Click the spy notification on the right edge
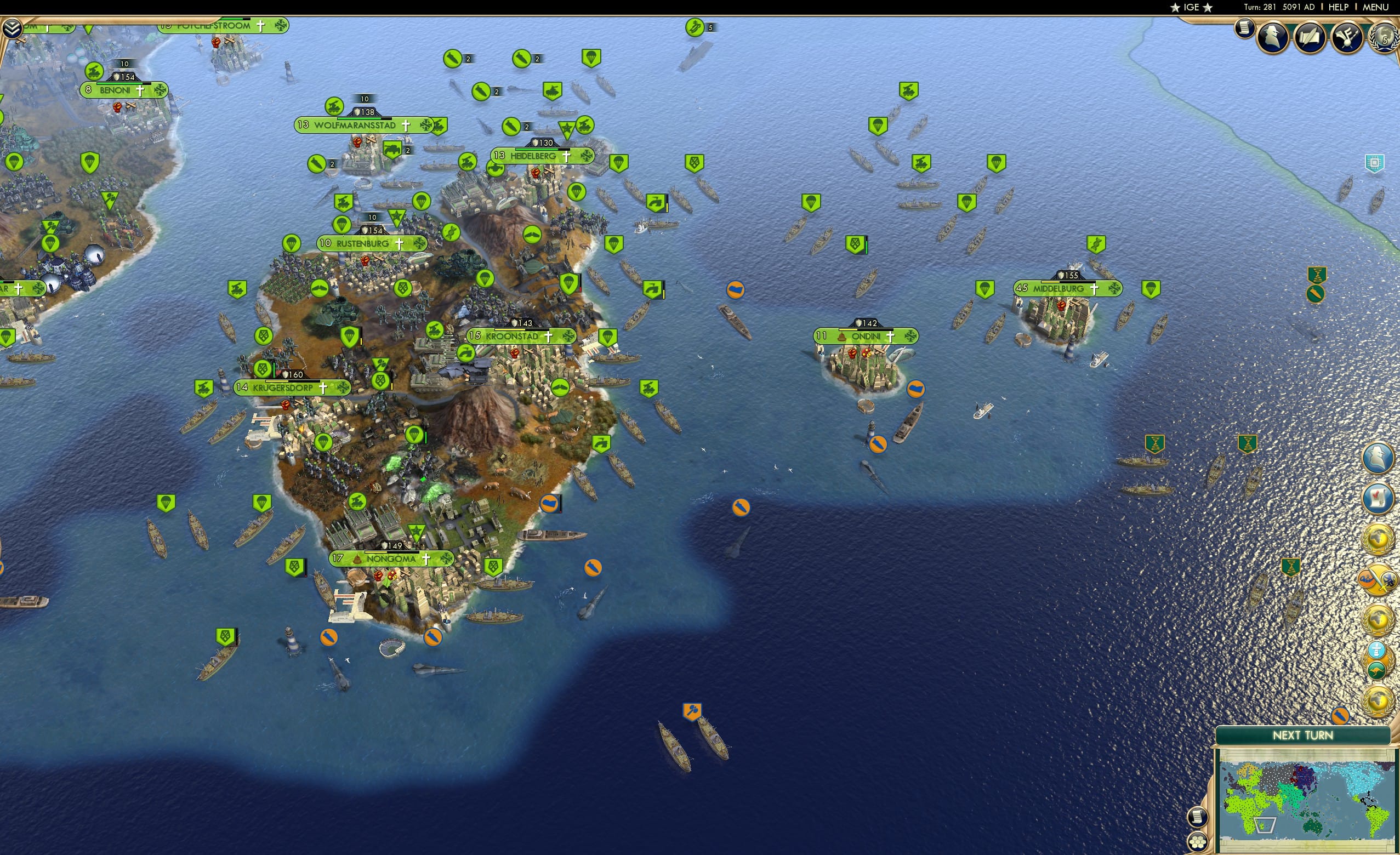This screenshot has width=1400, height=855. (x=1377, y=457)
